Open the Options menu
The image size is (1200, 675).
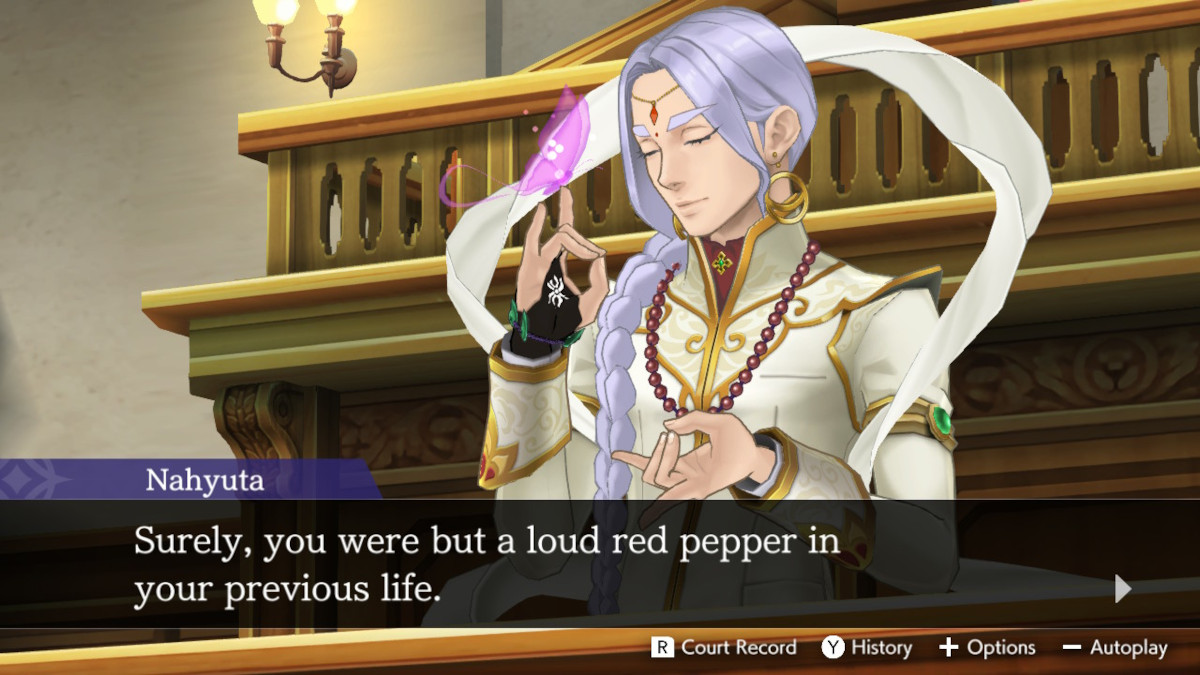tap(987, 648)
